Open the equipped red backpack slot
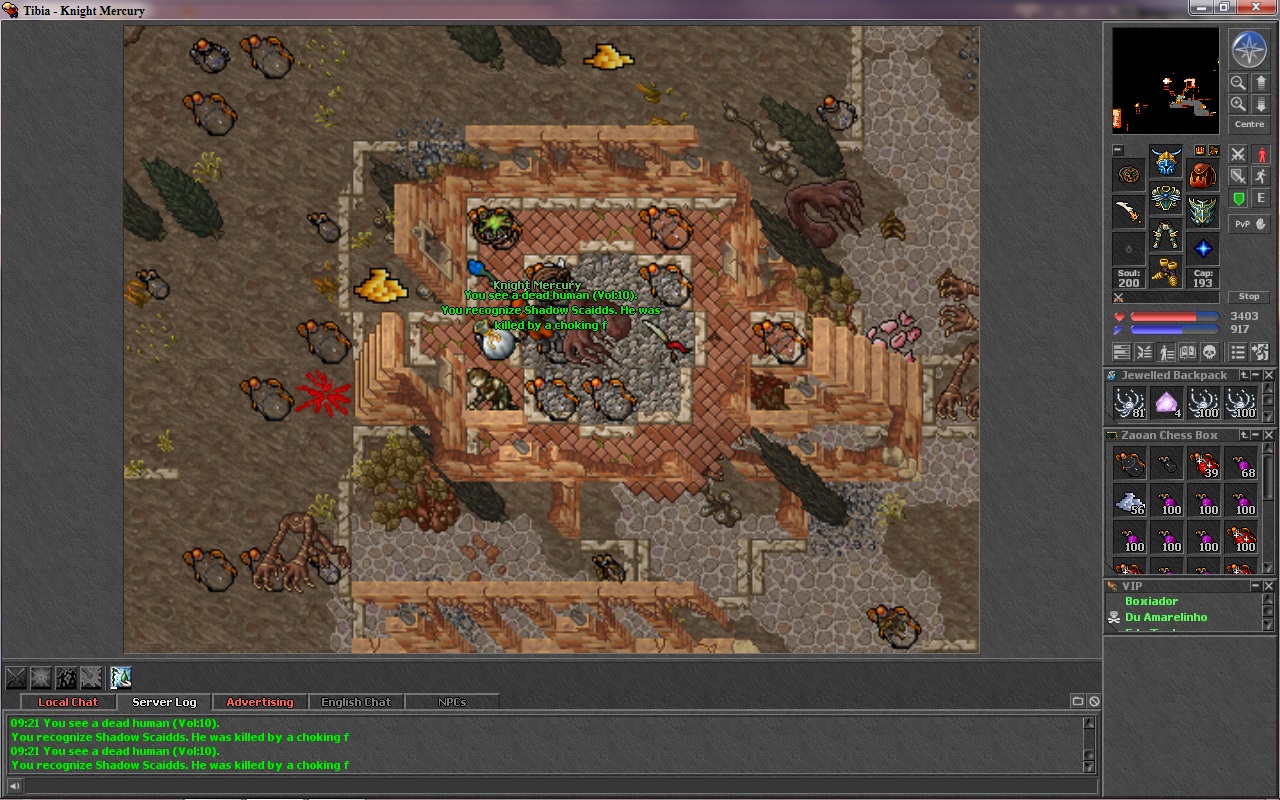1280x800 pixels. coord(1203,175)
